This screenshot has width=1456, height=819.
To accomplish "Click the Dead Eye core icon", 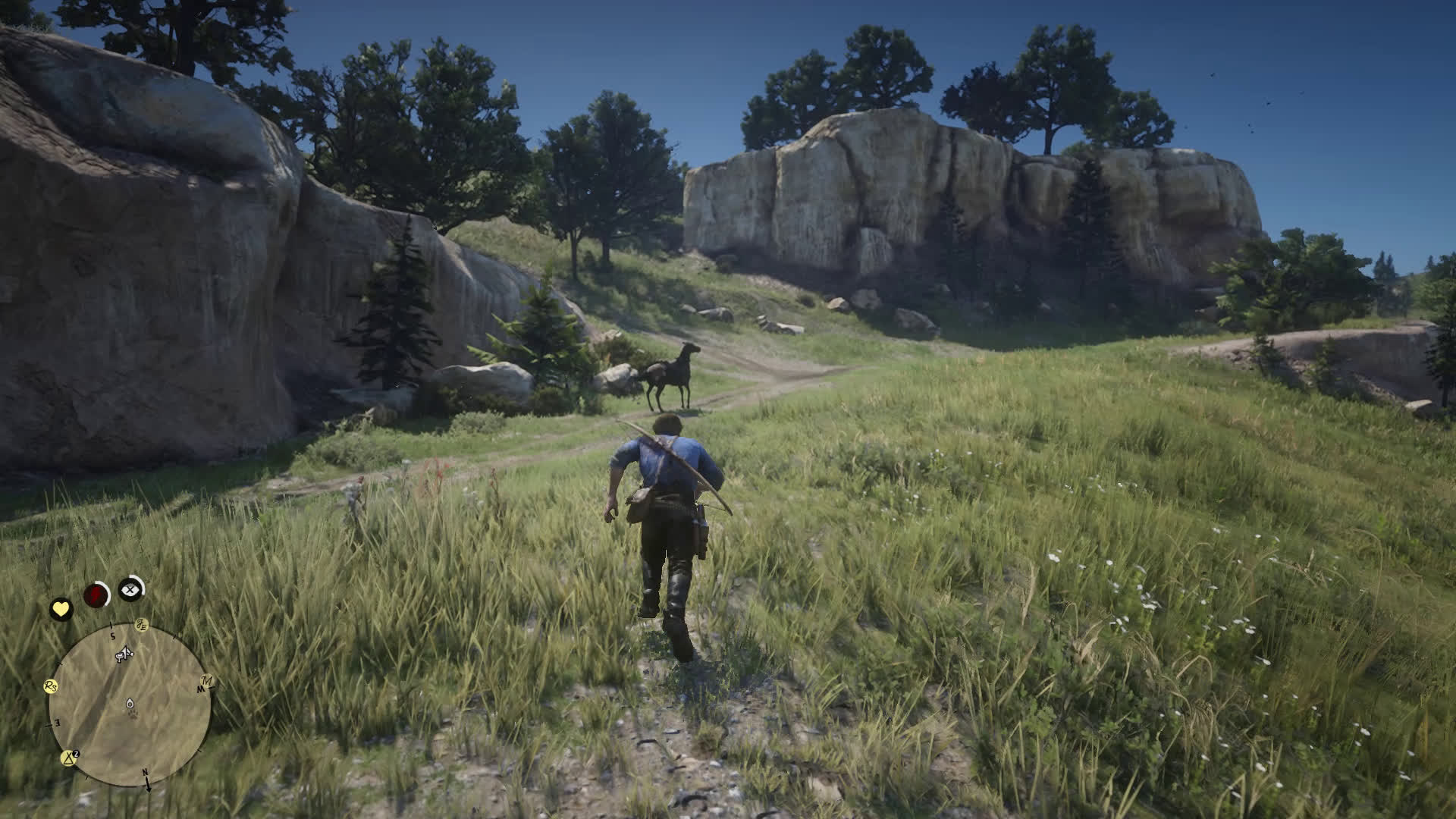I will tap(132, 588).
